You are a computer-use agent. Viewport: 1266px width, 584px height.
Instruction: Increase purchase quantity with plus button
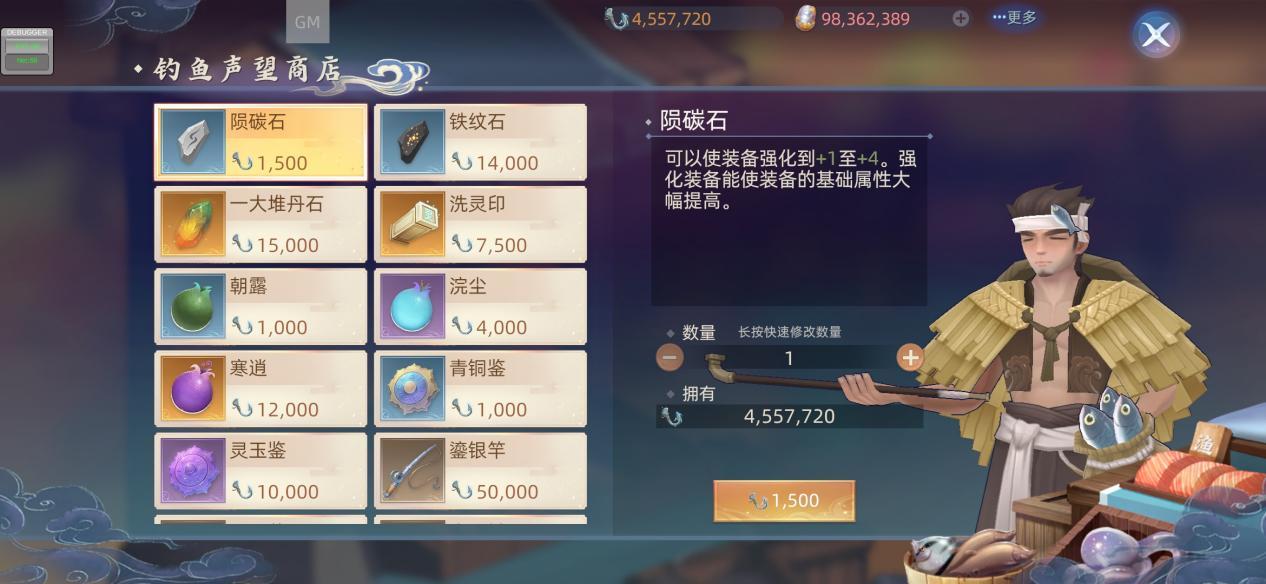pos(909,357)
